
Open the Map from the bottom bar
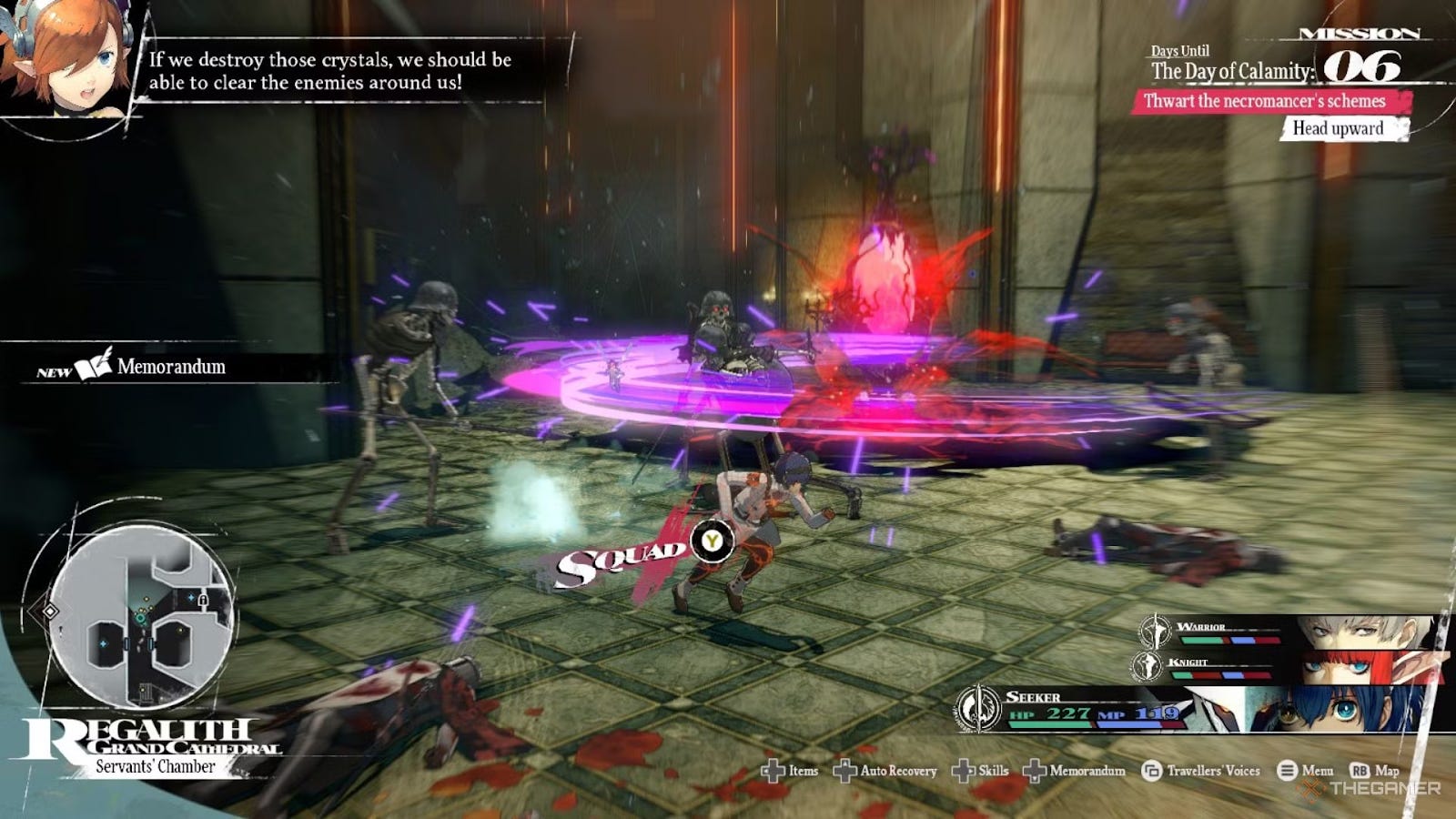coord(1375,771)
